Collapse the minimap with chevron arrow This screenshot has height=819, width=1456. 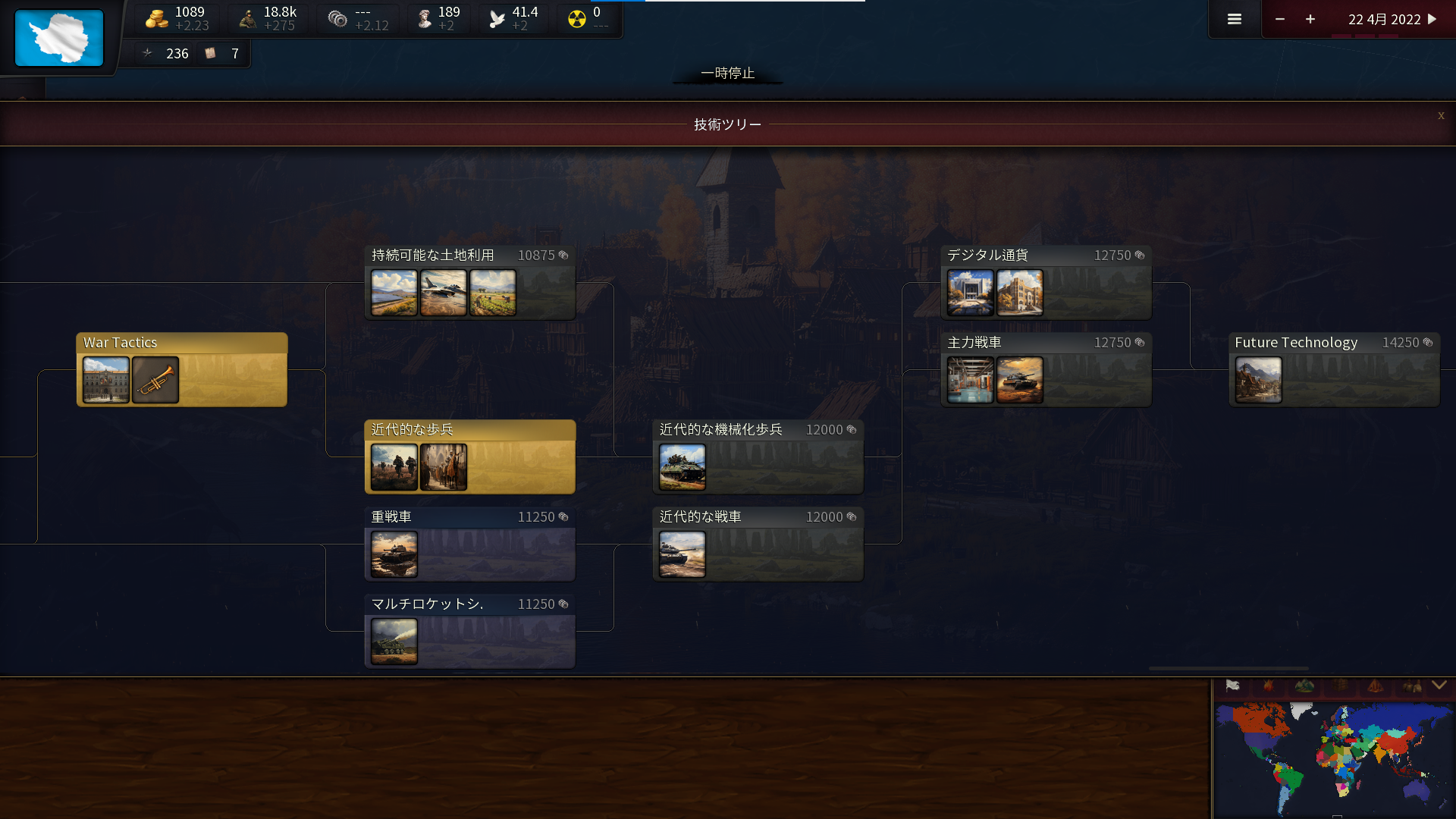(1439, 686)
